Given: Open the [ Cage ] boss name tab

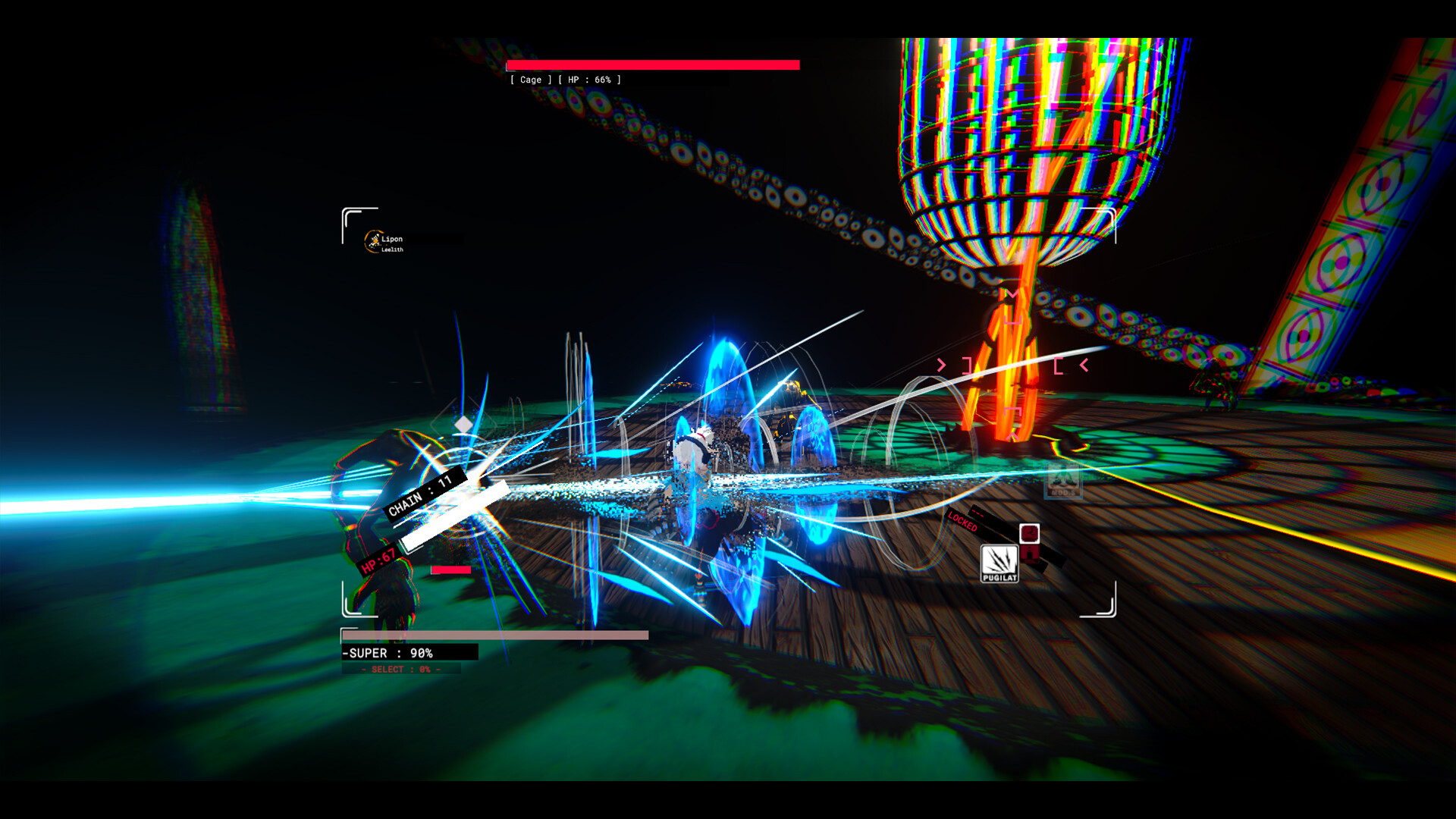Looking at the screenshot, I should tap(531, 80).
